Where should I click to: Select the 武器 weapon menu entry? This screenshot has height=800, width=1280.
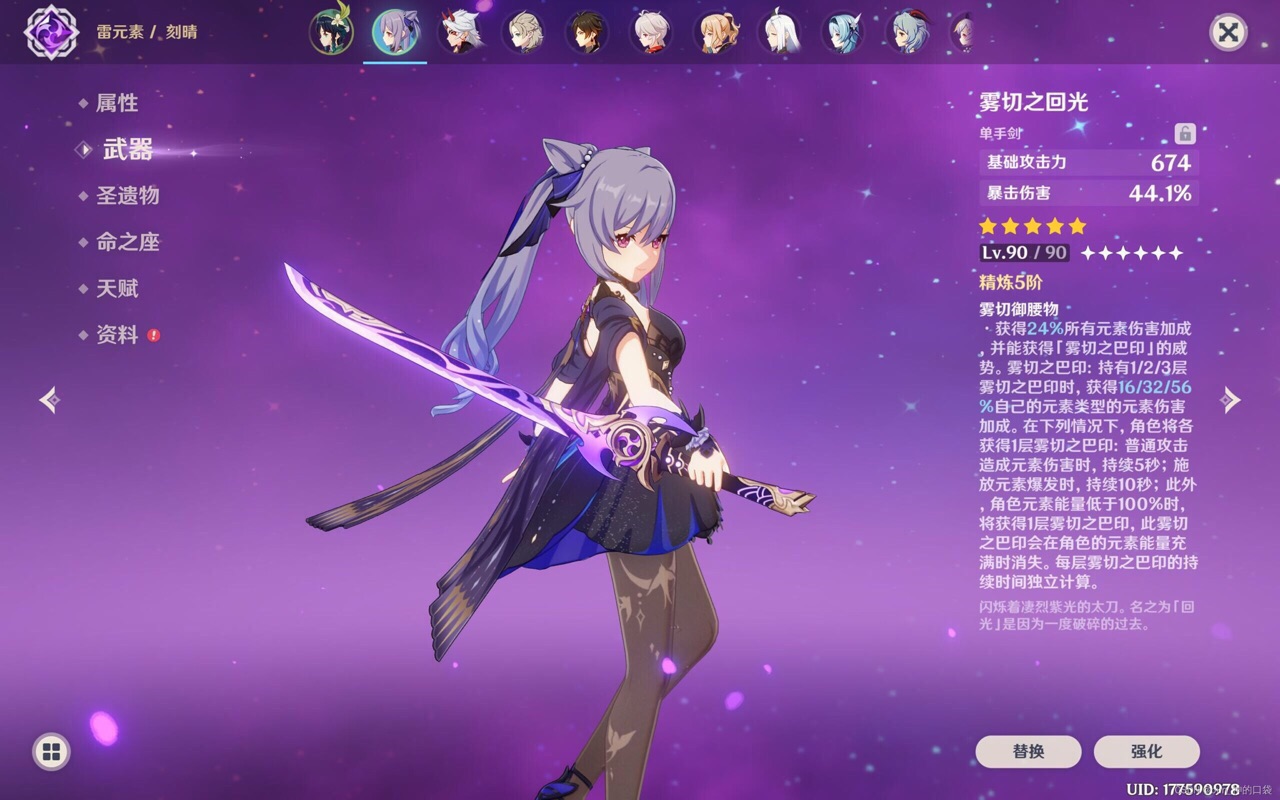coord(127,150)
